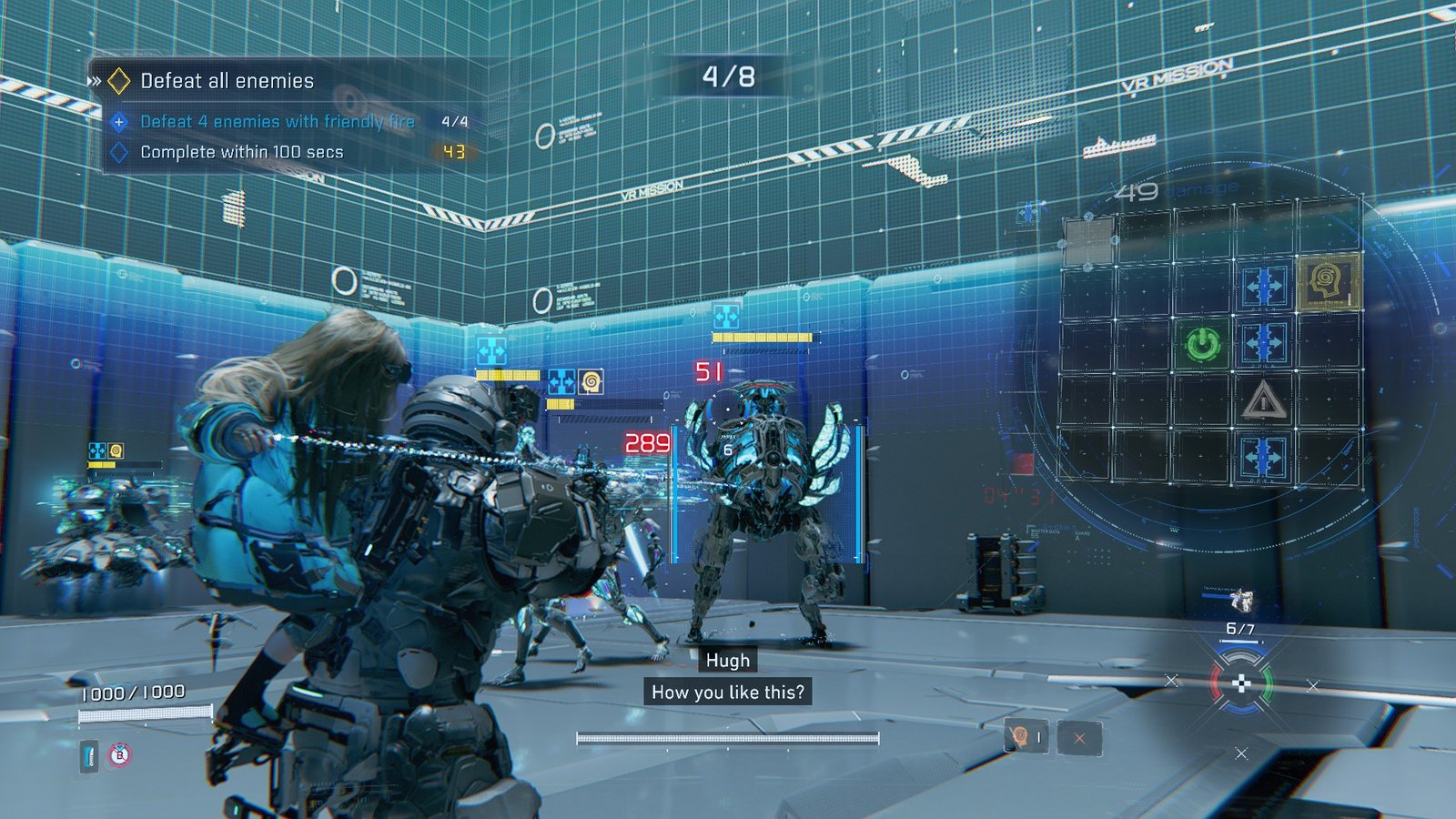The width and height of the screenshot is (1456, 819).
Task: Pick the blue node right of the green power node
Action: 1264,343
